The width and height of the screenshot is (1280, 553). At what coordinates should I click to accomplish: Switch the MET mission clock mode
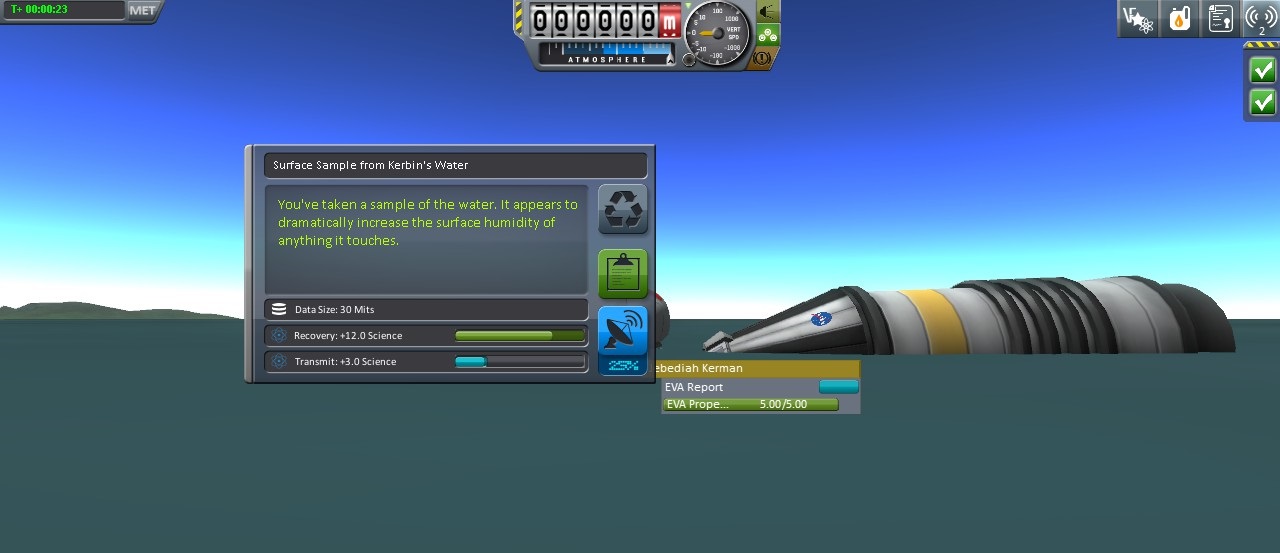pyautogui.click(x=142, y=10)
